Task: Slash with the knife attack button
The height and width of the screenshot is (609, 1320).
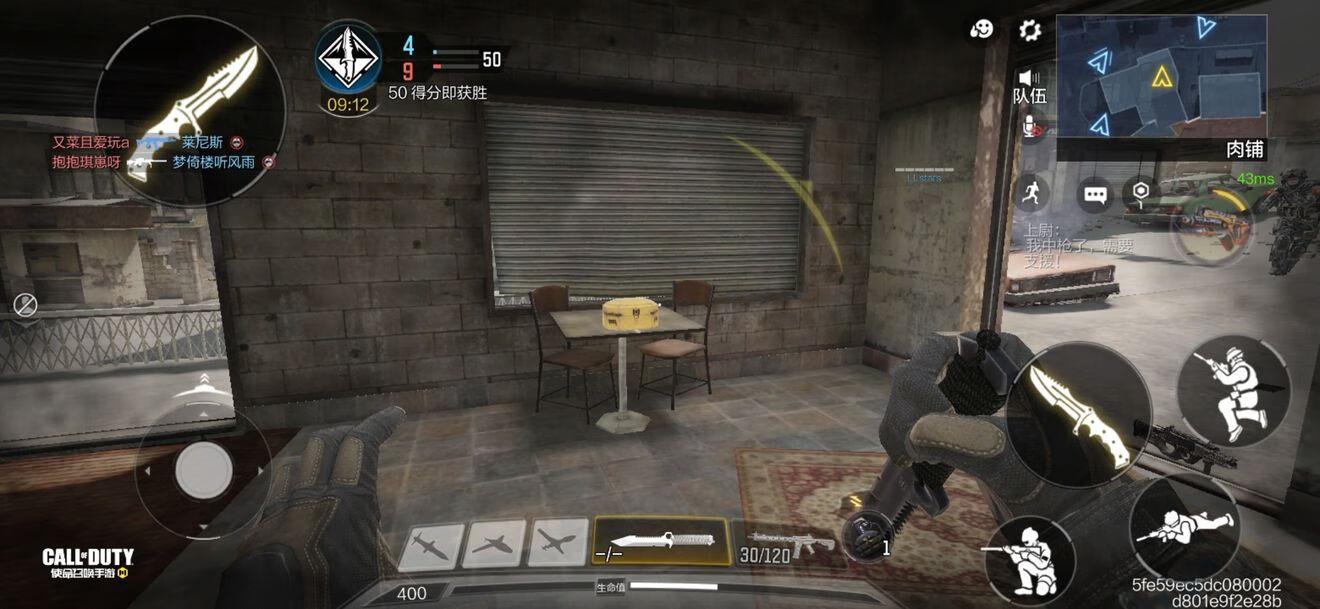Action: [1078, 415]
